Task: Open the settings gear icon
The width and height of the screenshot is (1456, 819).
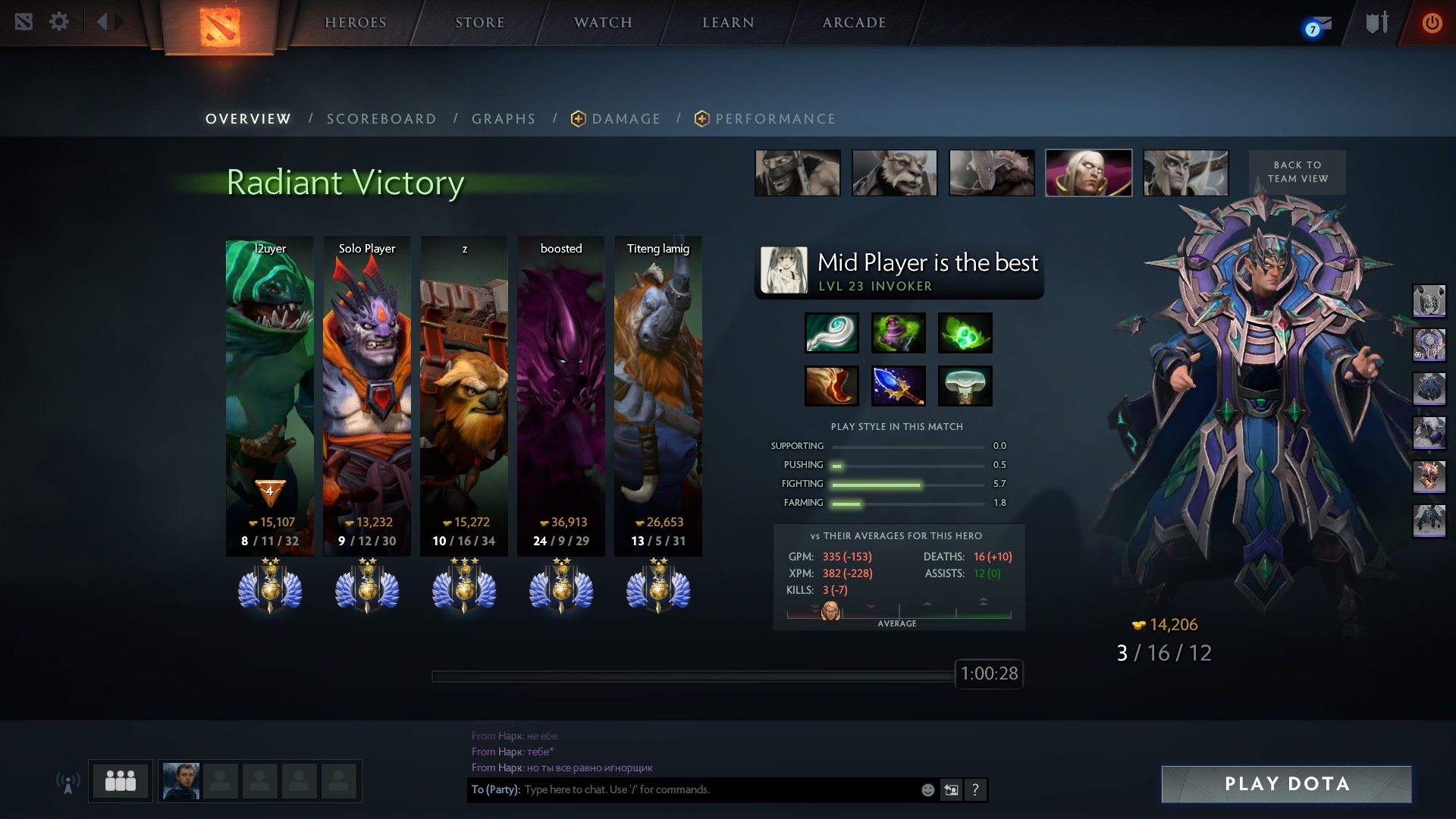Action: click(59, 22)
